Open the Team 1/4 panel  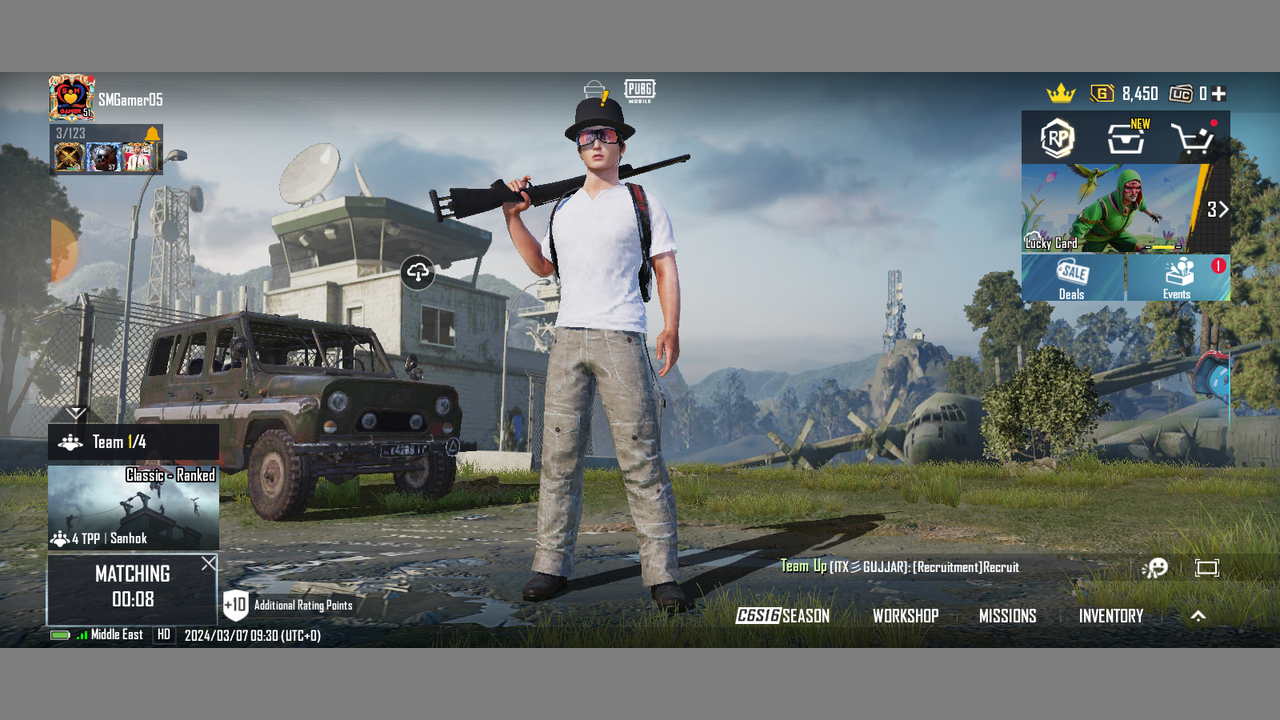(133, 442)
